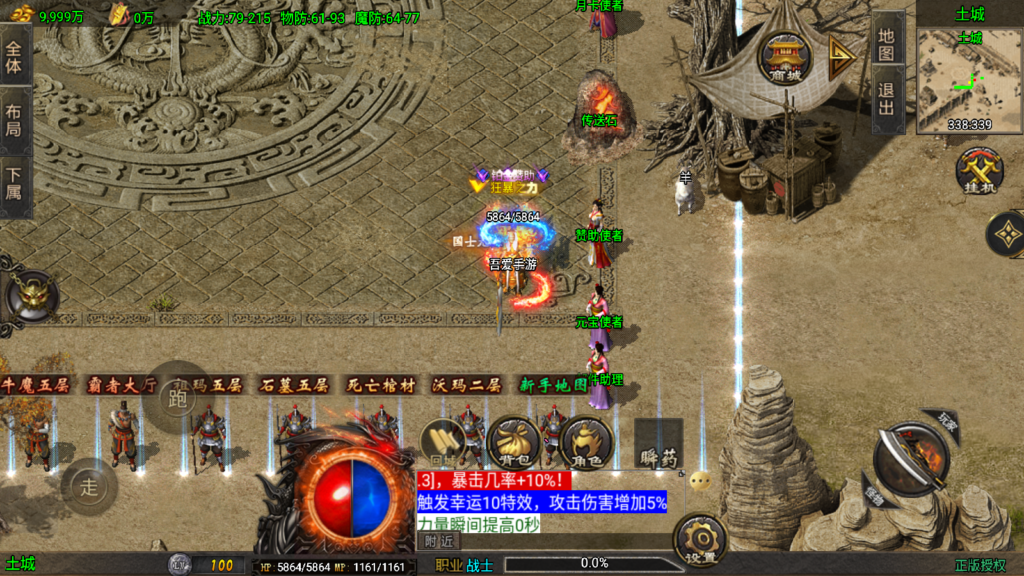Viewport: 1024px width, 576px height.
Task: Open the 下属 subordinates tab
Action: tap(14, 181)
